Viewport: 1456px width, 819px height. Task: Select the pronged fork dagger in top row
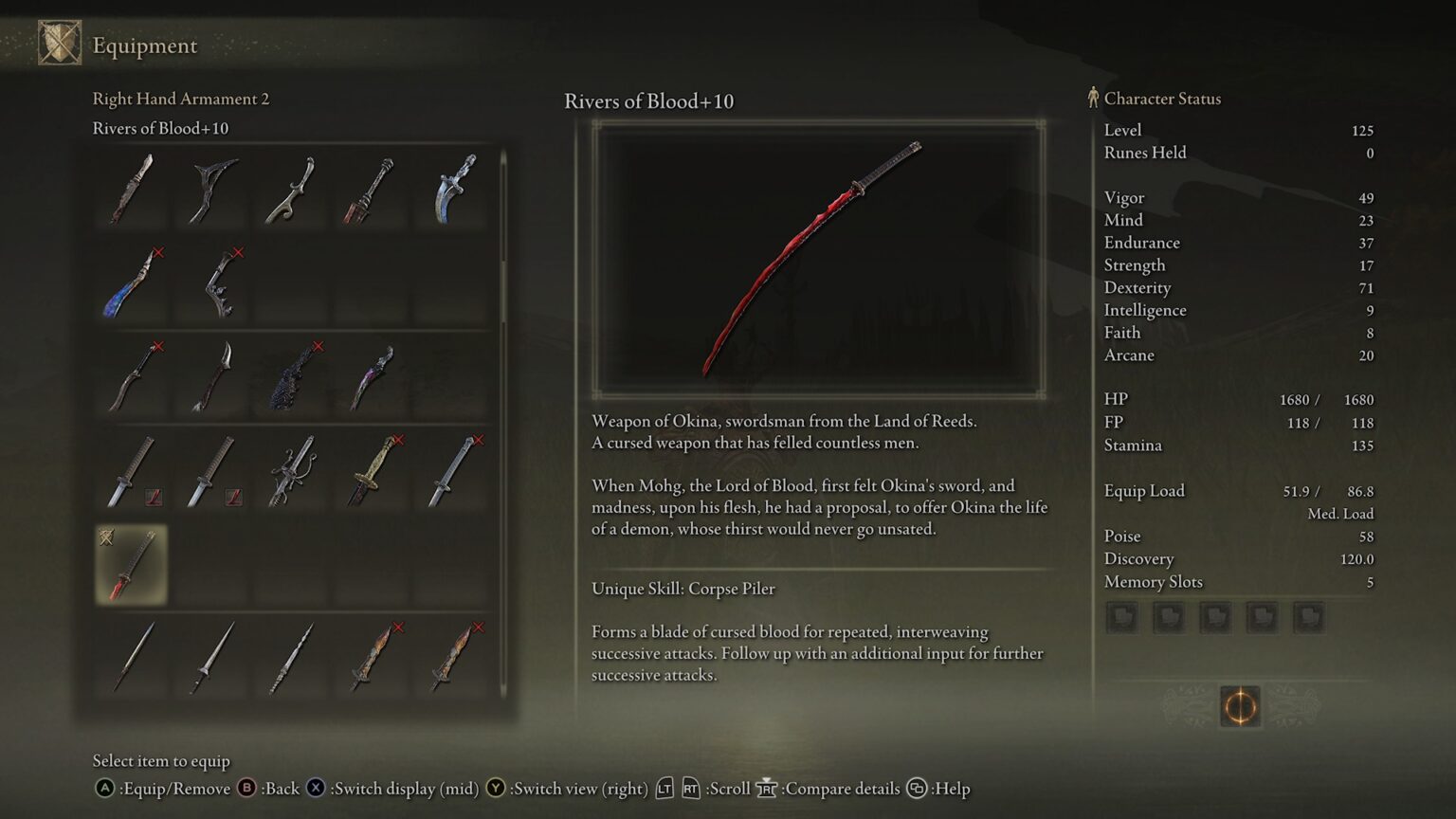[x=212, y=187]
